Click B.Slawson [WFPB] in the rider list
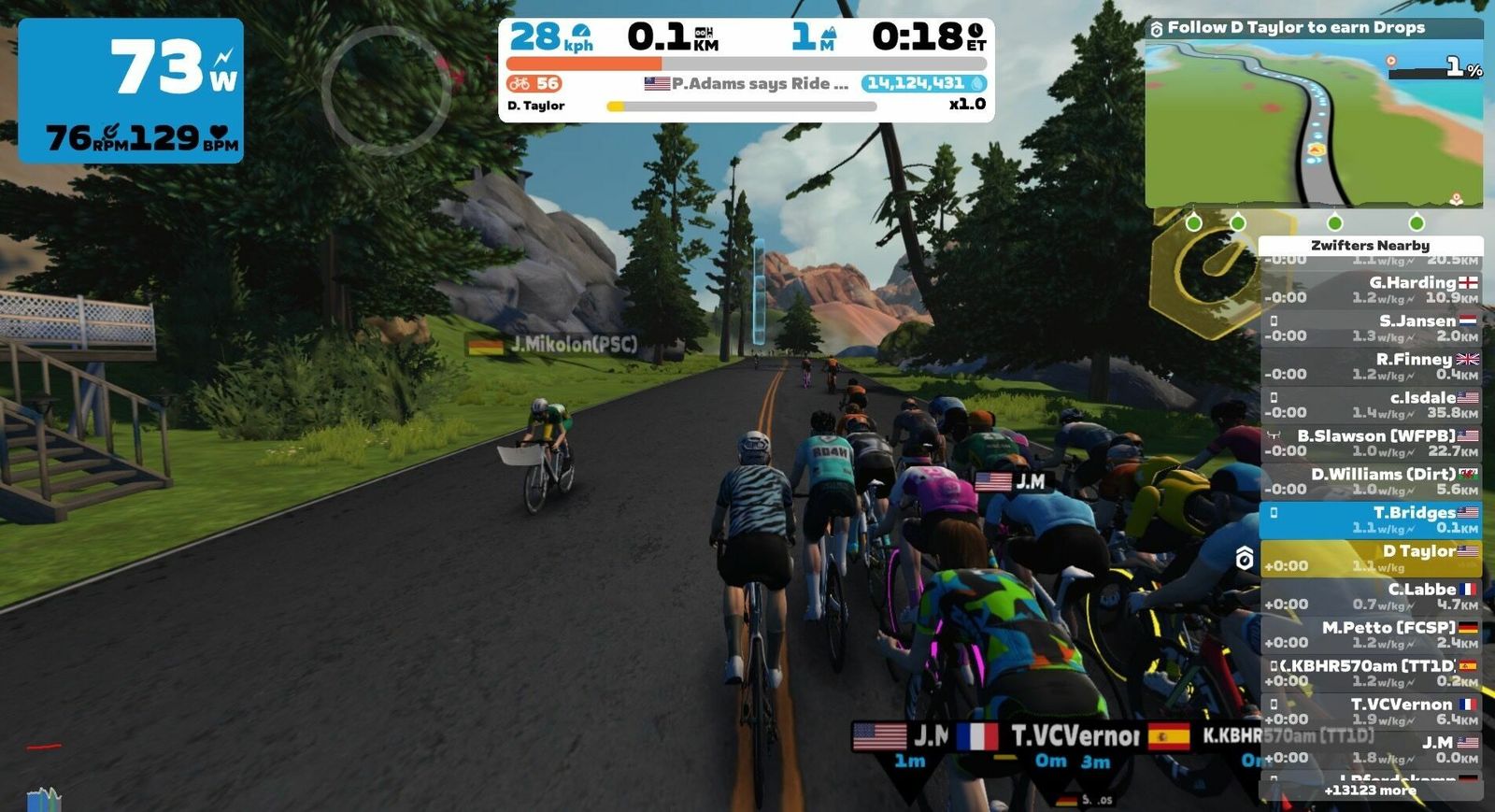Screen dimensions: 1495x812 1371,443
